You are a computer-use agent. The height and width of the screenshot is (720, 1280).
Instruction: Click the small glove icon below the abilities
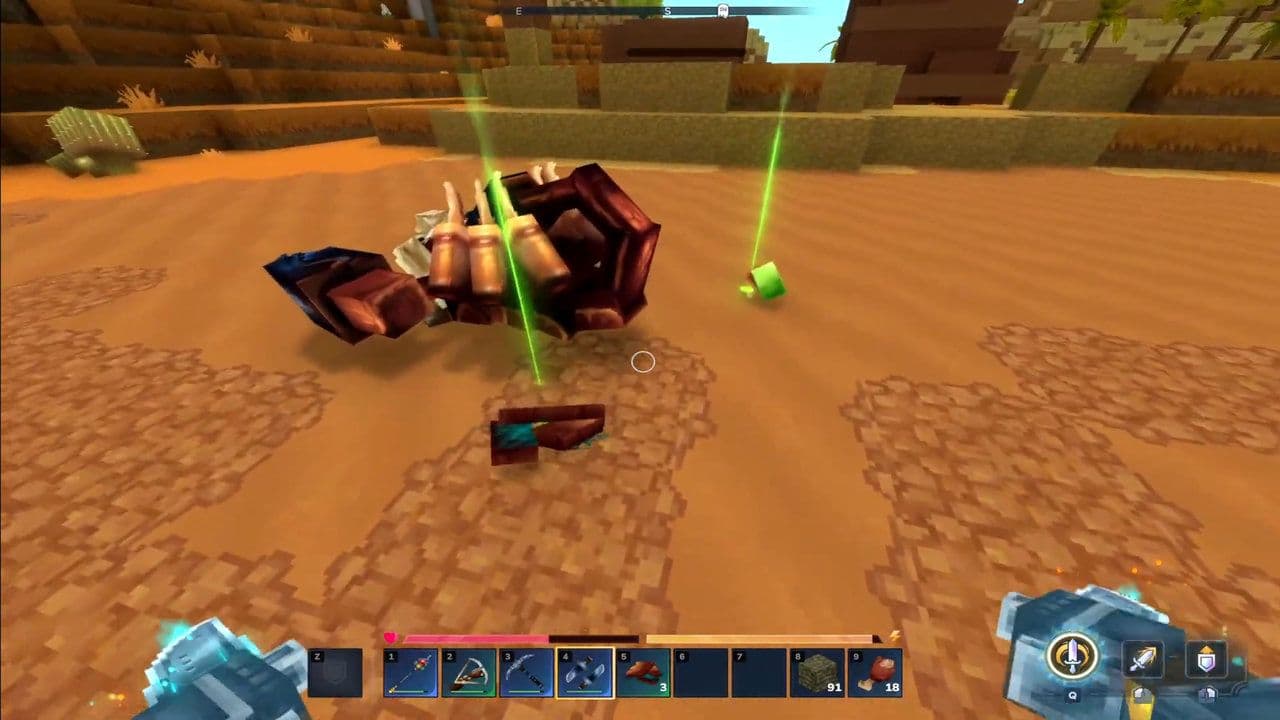pyautogui.click(x=1142, y=697)
